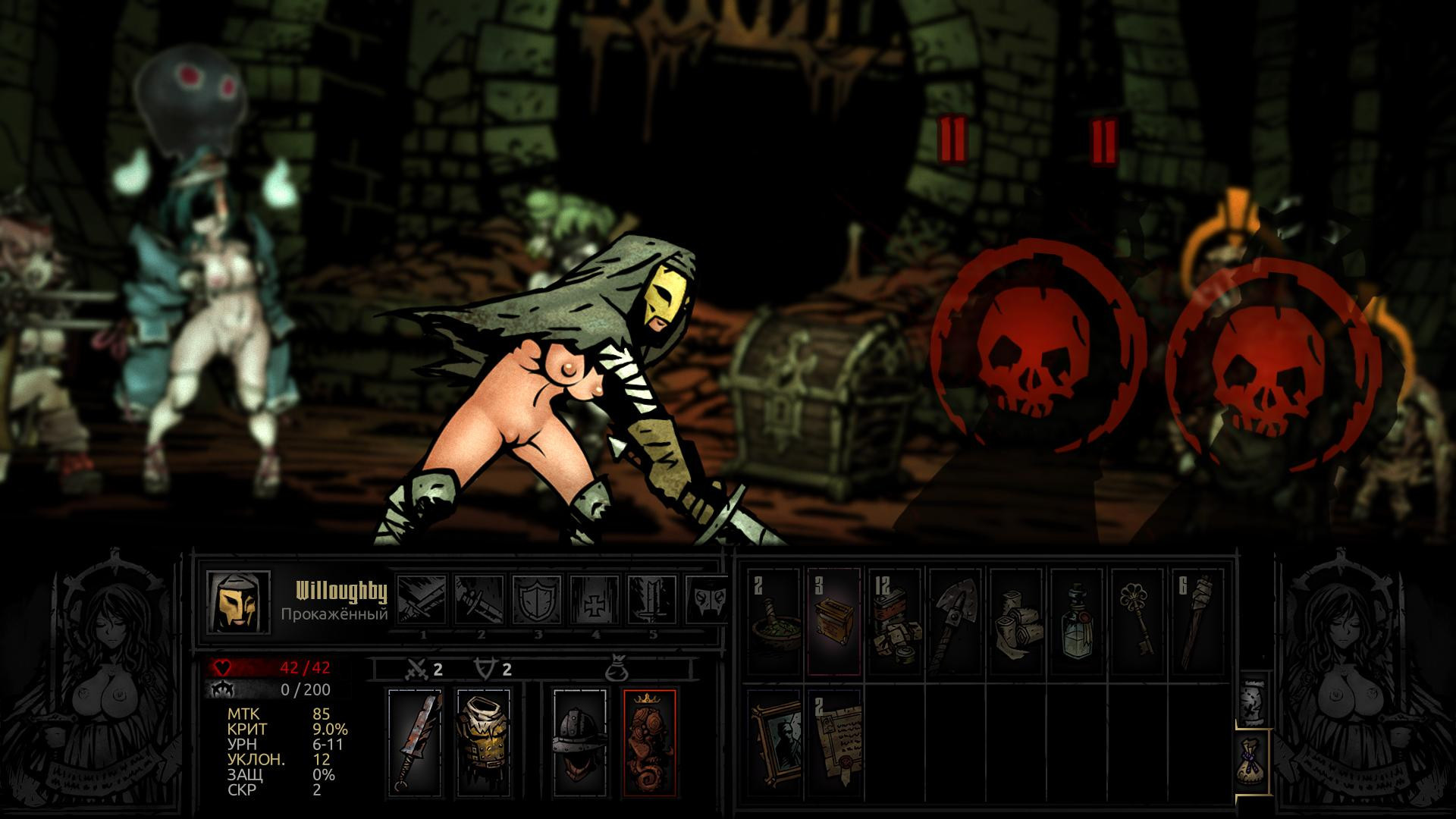Select the bandage rolls item
Viewport: 1456px width, 819px height.
coord(1015,620)
